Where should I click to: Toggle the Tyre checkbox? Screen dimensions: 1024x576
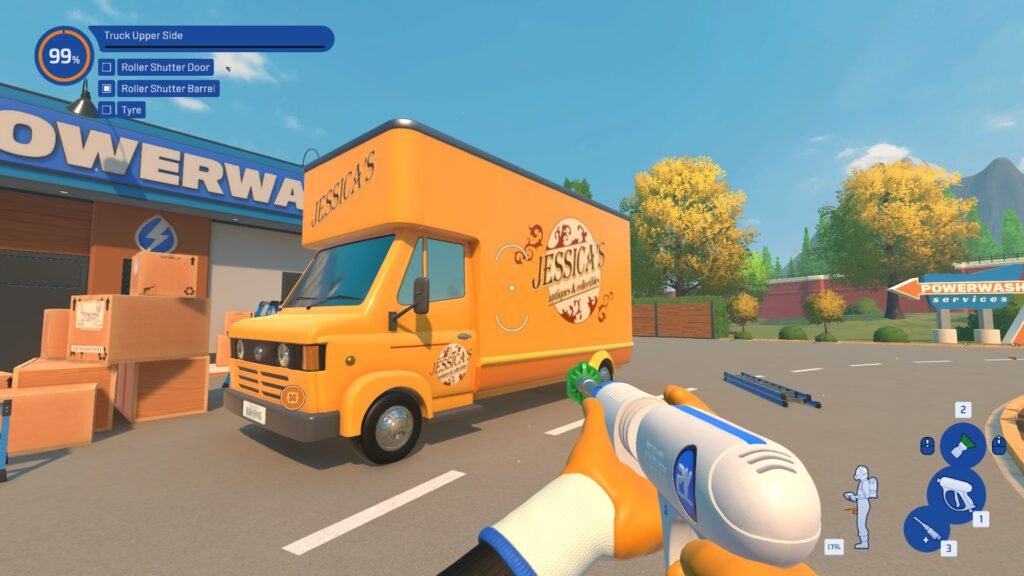[106, 109]
